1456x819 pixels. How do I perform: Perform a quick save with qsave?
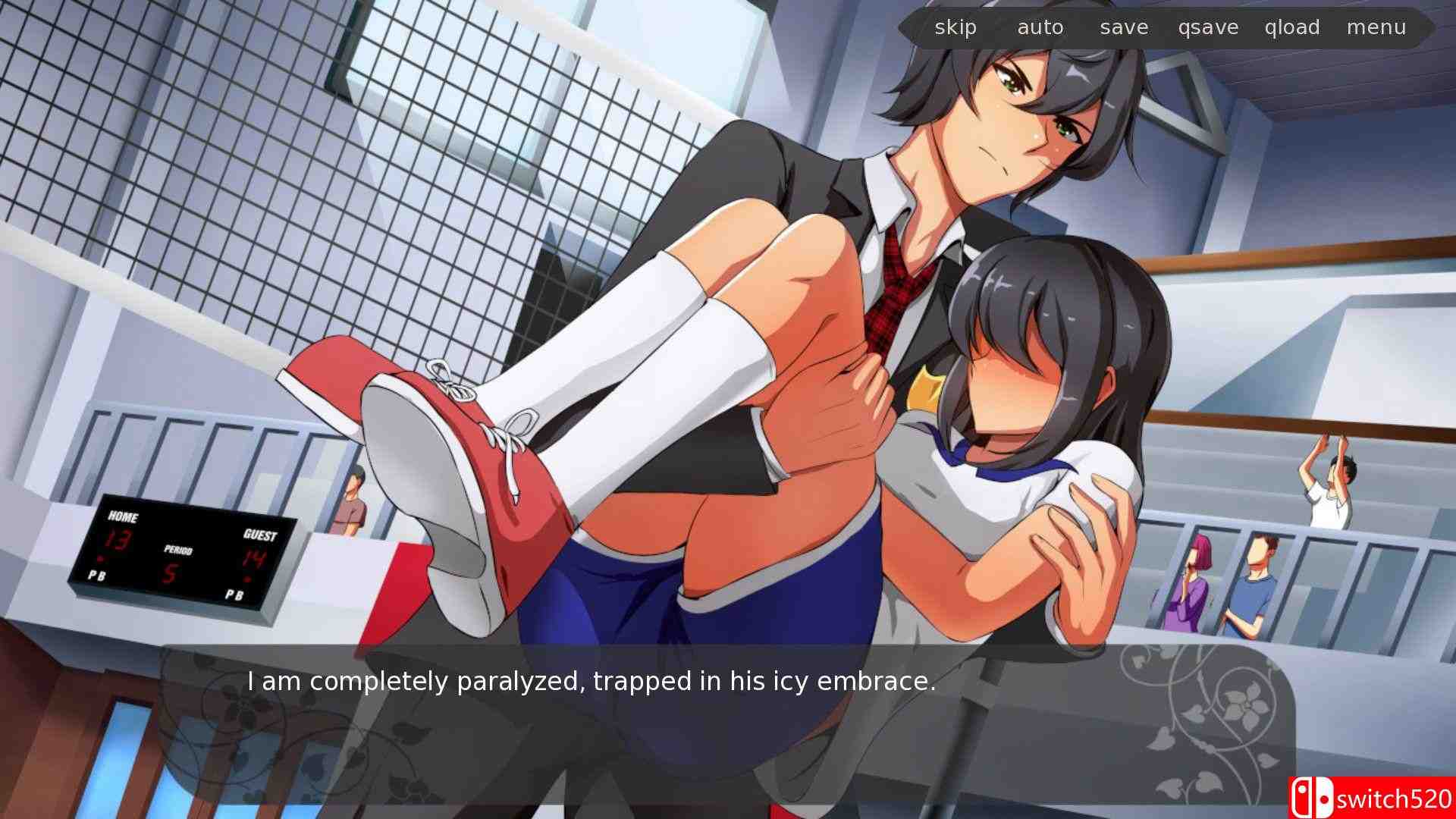coord(1207,27)
